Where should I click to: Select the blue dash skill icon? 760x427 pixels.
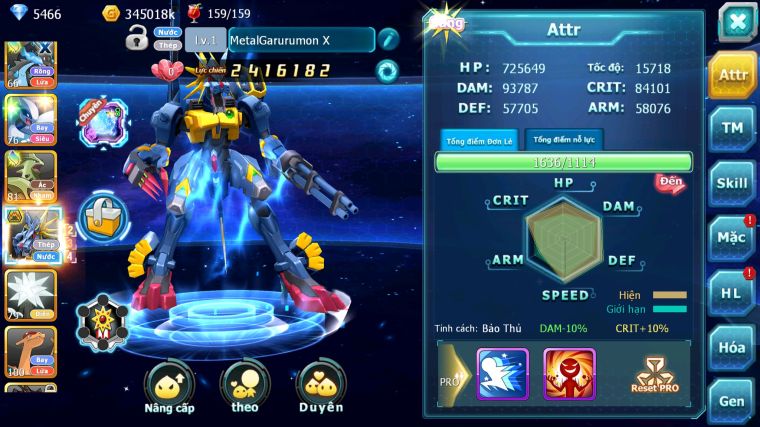point(502,373)
